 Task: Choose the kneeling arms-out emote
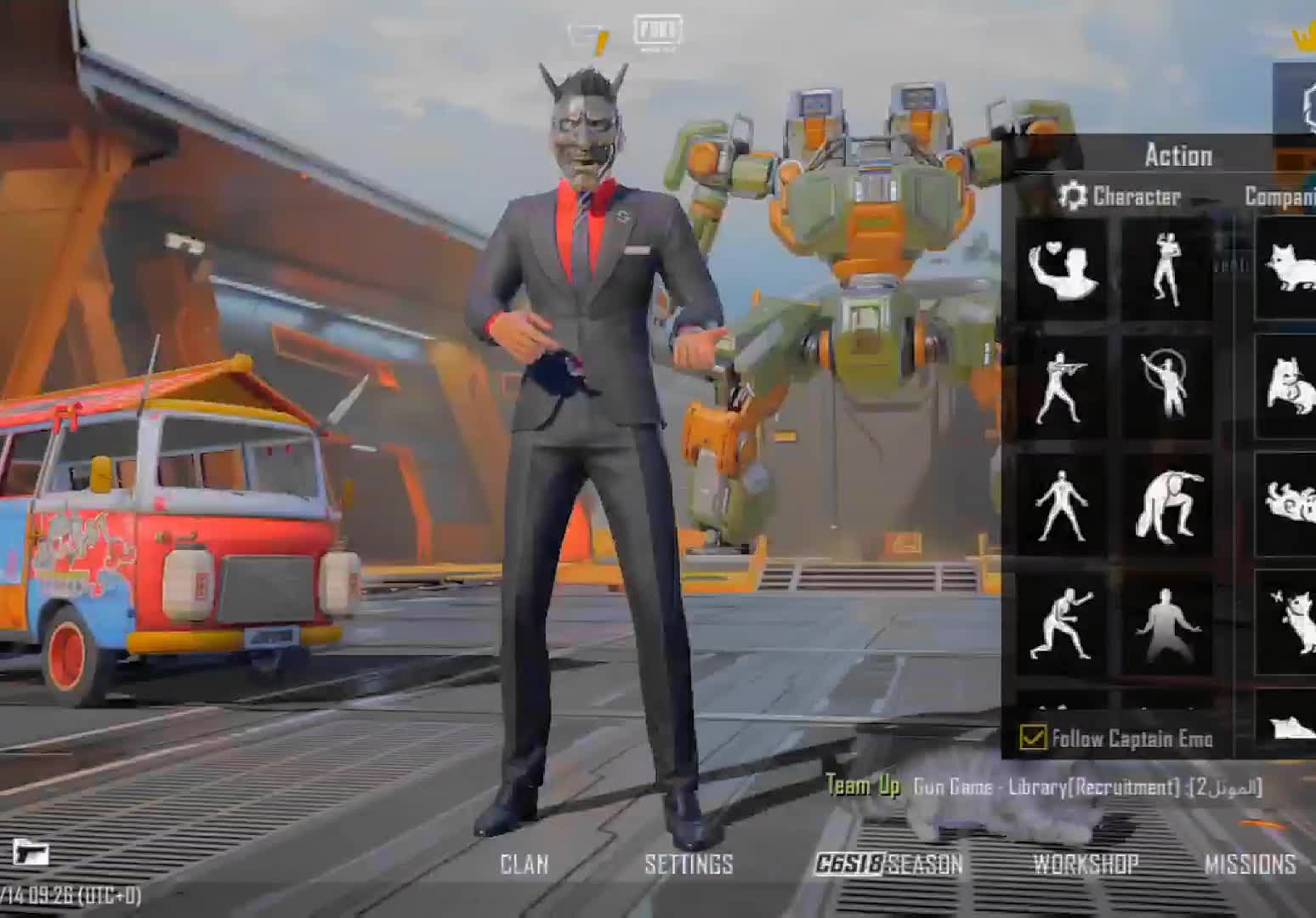point(1167,625)
